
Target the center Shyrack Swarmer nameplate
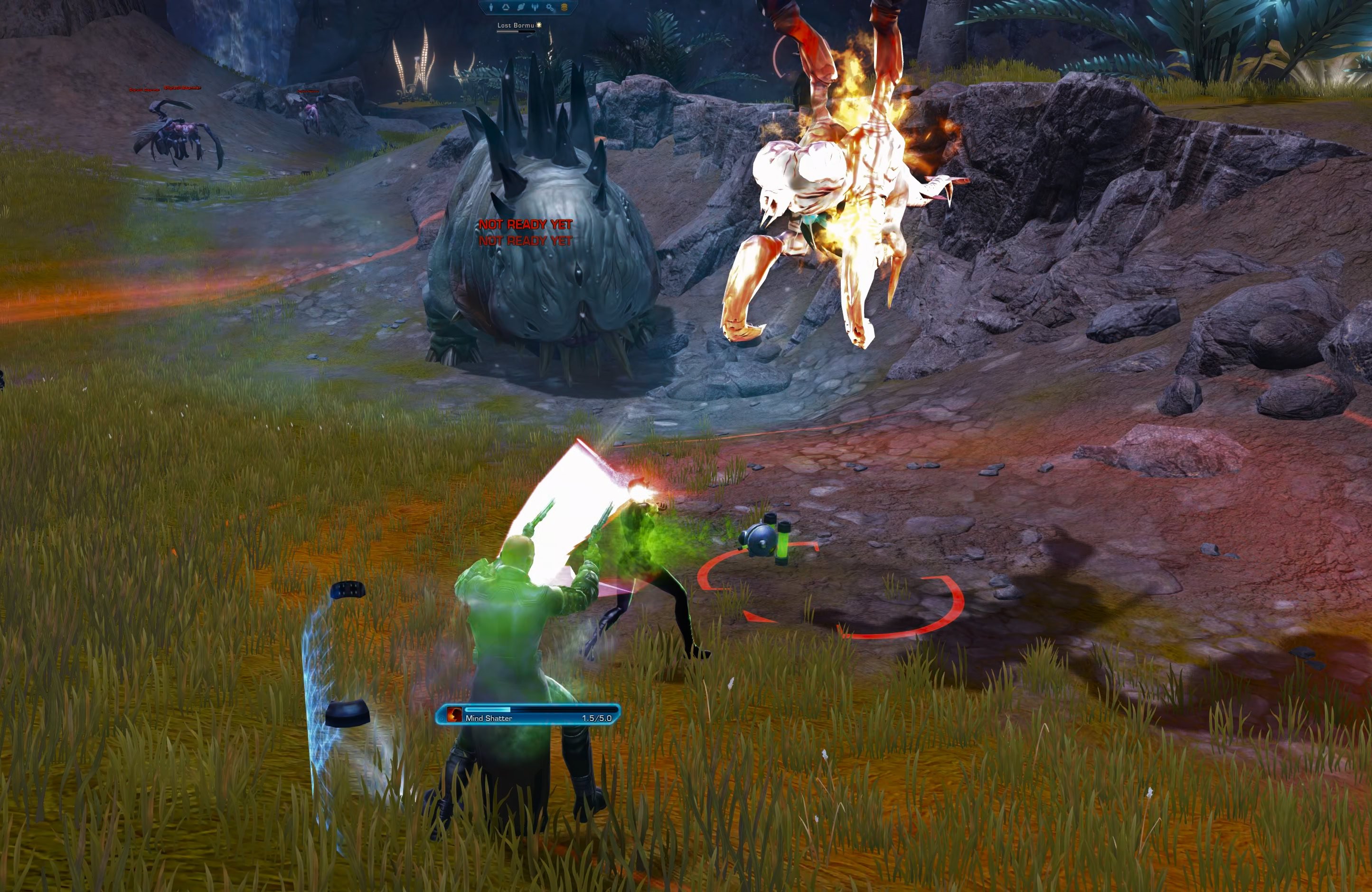coord(183,88)
